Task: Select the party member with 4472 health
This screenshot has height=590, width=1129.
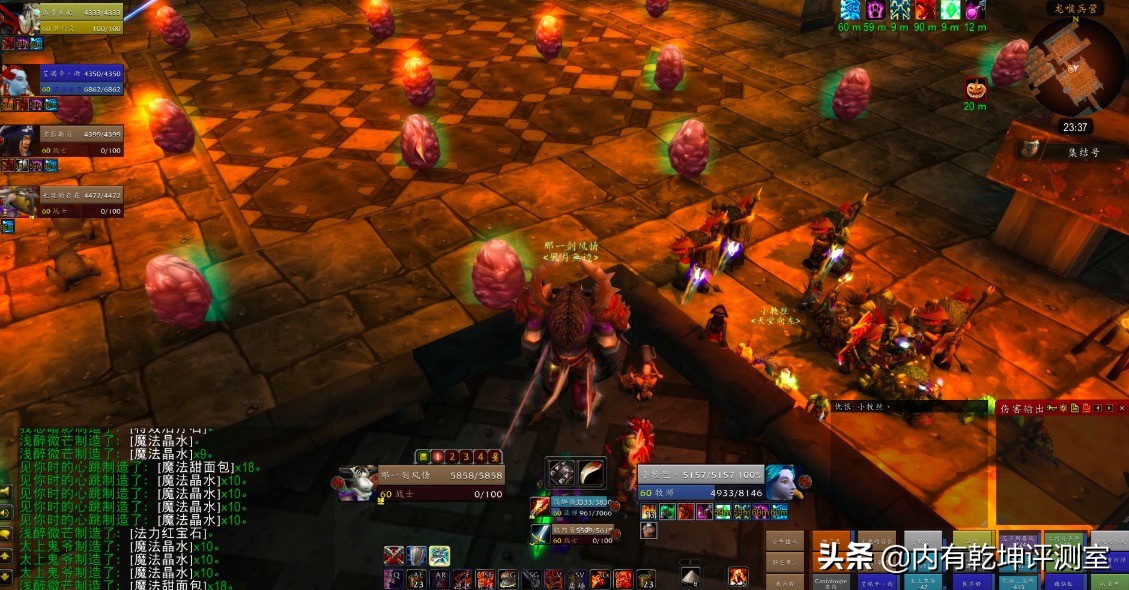Action: pos(18,200)
